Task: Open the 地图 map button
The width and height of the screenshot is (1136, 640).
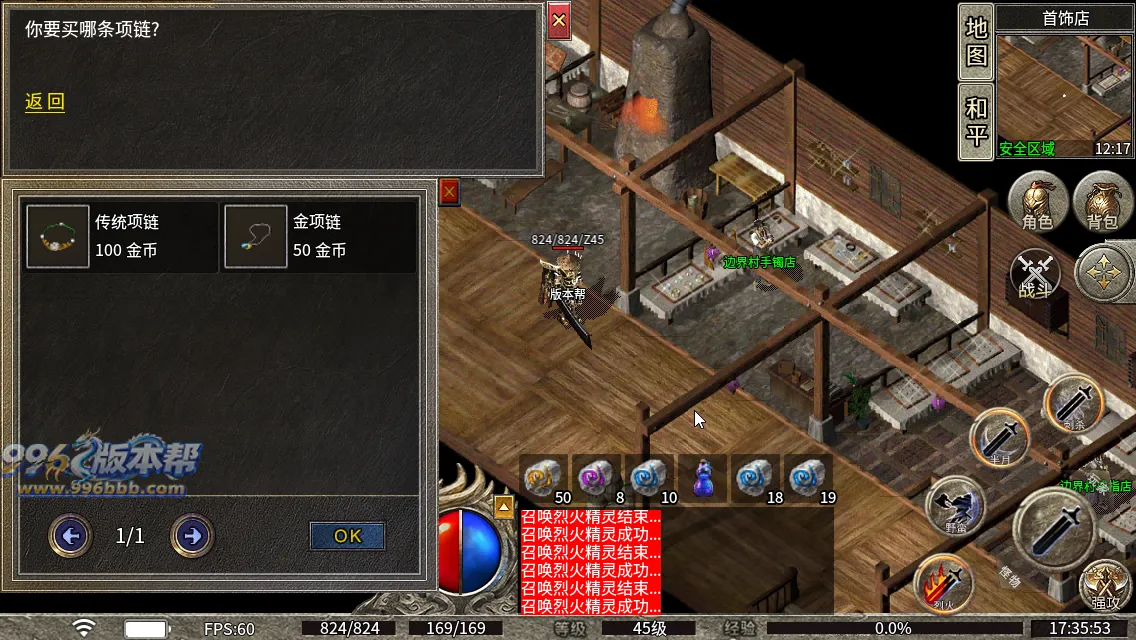Action: [x=975, y=42]
